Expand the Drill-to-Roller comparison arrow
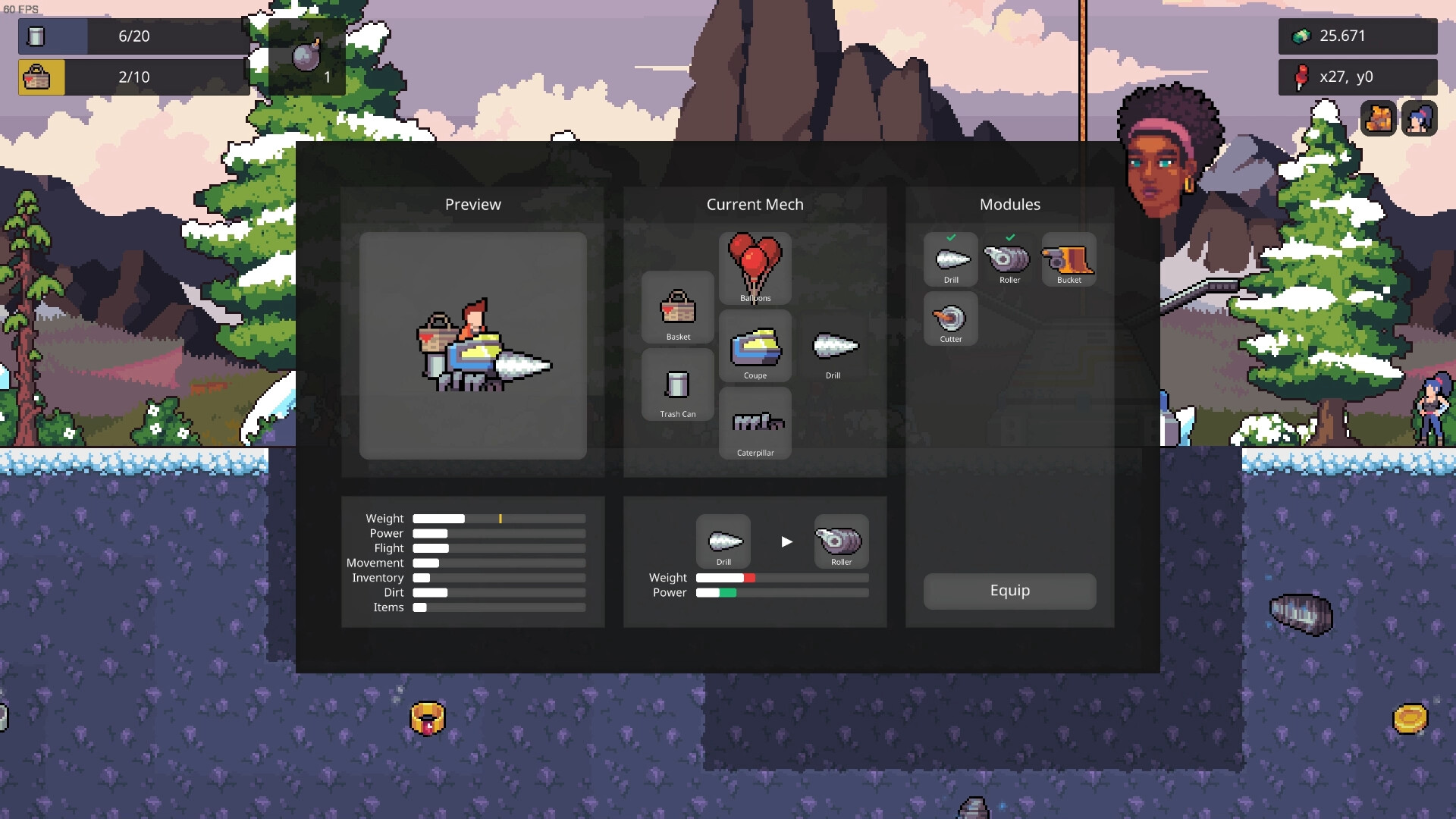Viewport: 1456px width, 819px height. click(x=786, y=541)
